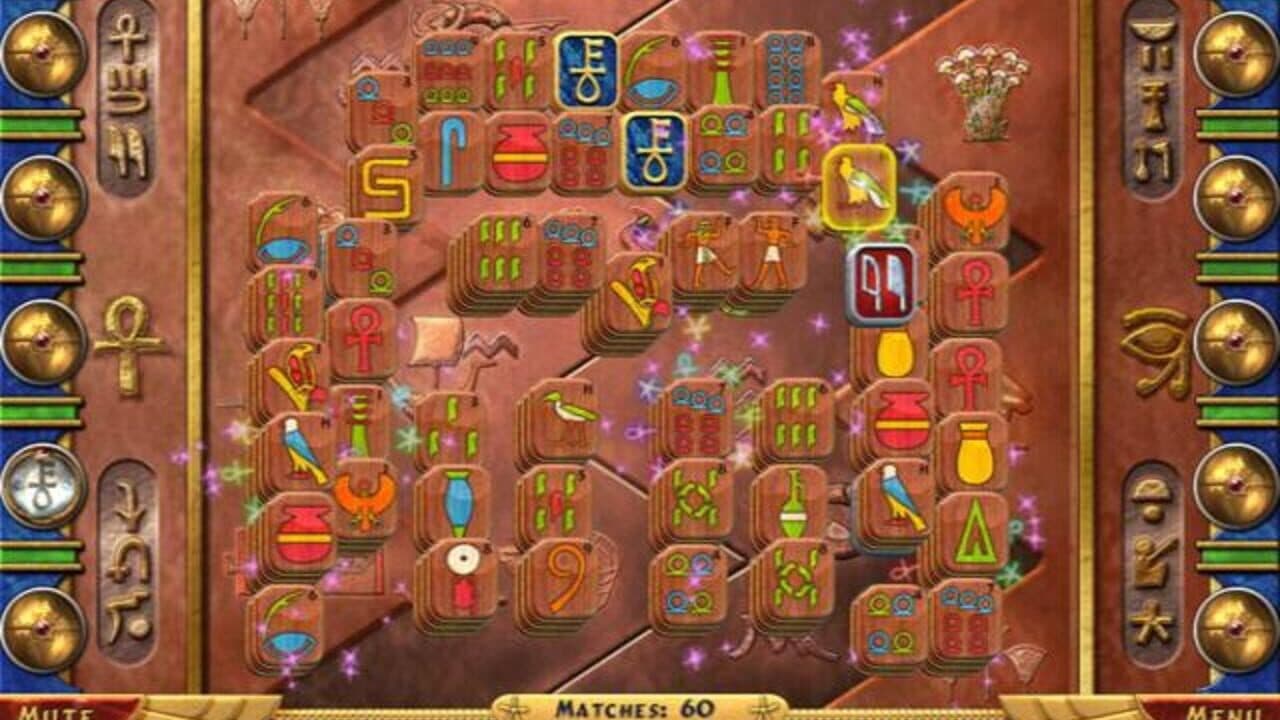This screenshot has height=720, width=1280.
Task: Click the Matches: 60 counter
Action: tap(640, 705)
